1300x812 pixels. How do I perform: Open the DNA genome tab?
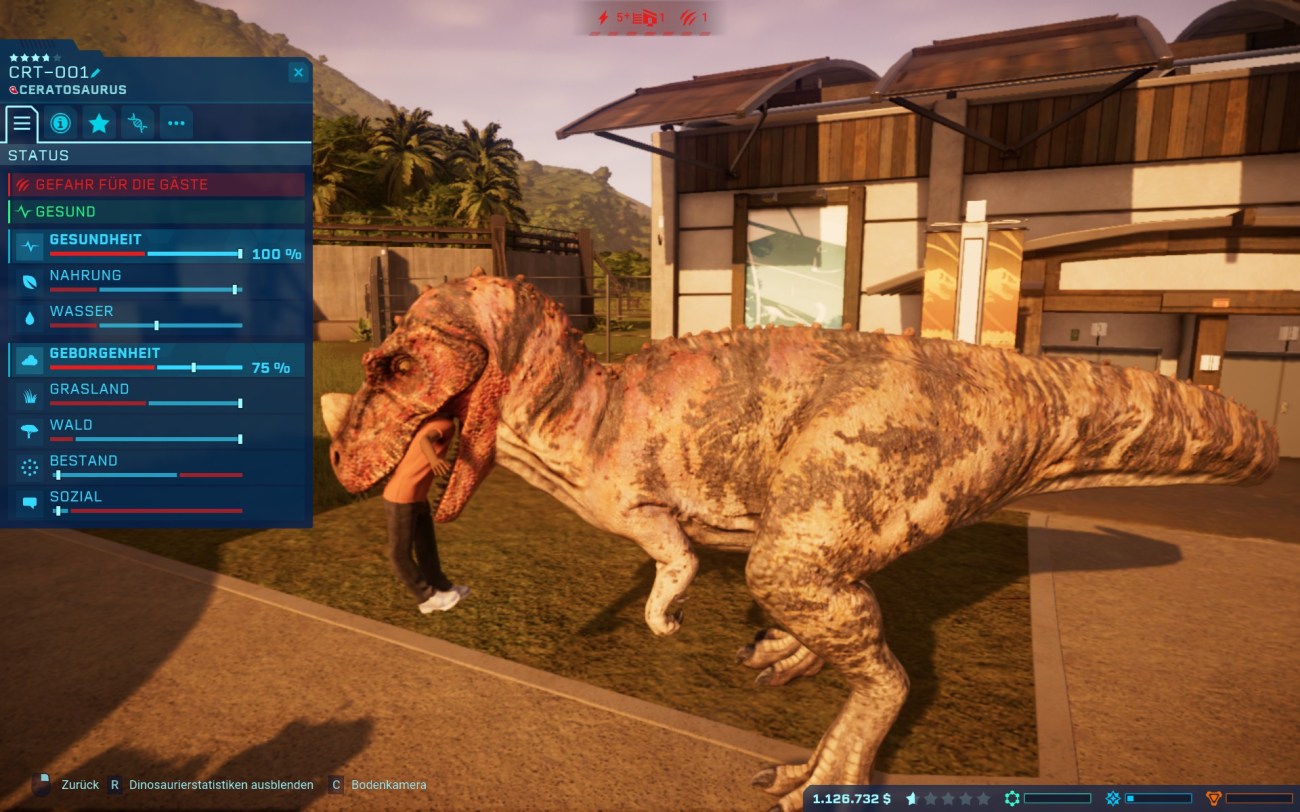coord(138,123)
